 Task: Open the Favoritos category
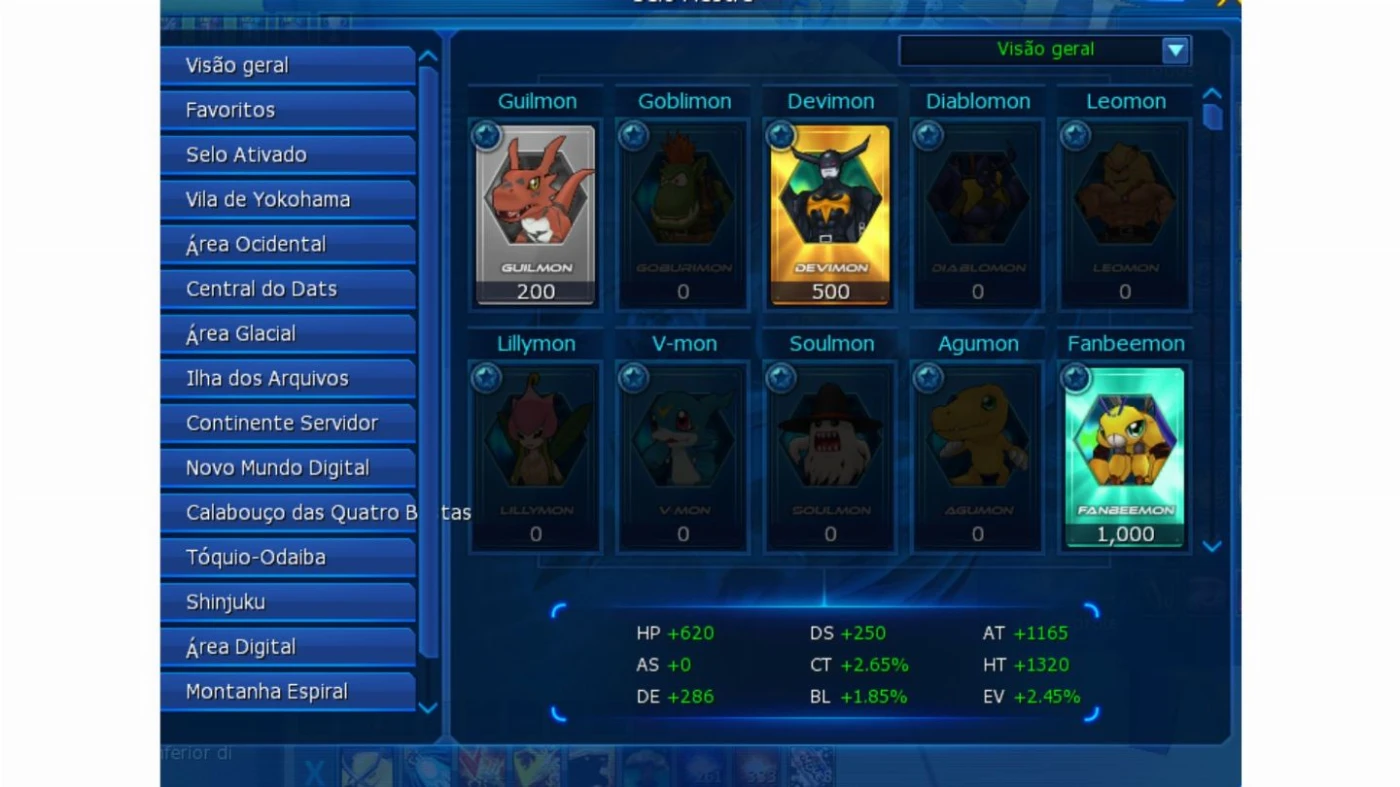(287, 110)
